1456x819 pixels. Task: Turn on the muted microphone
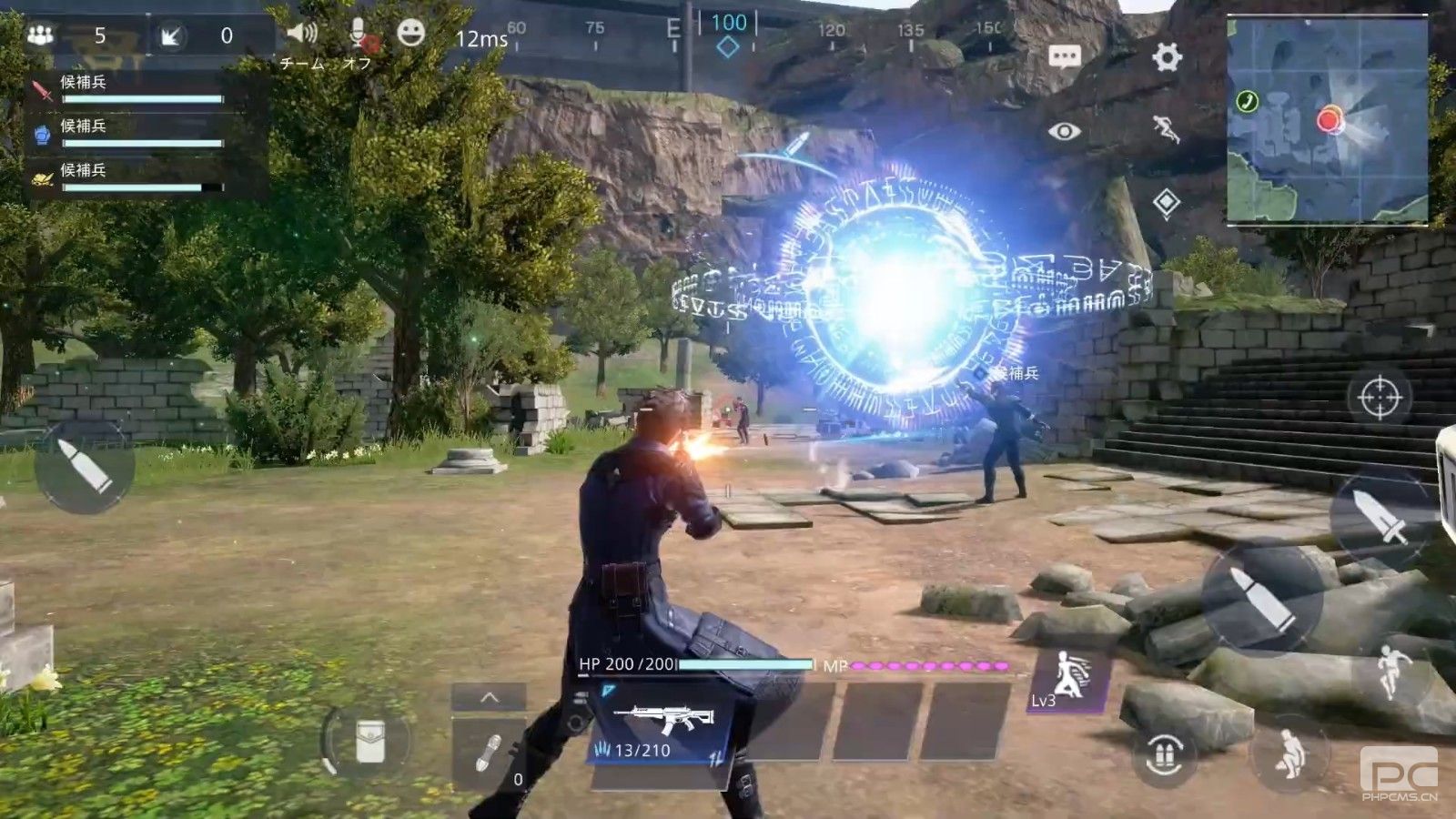point(360,35)
